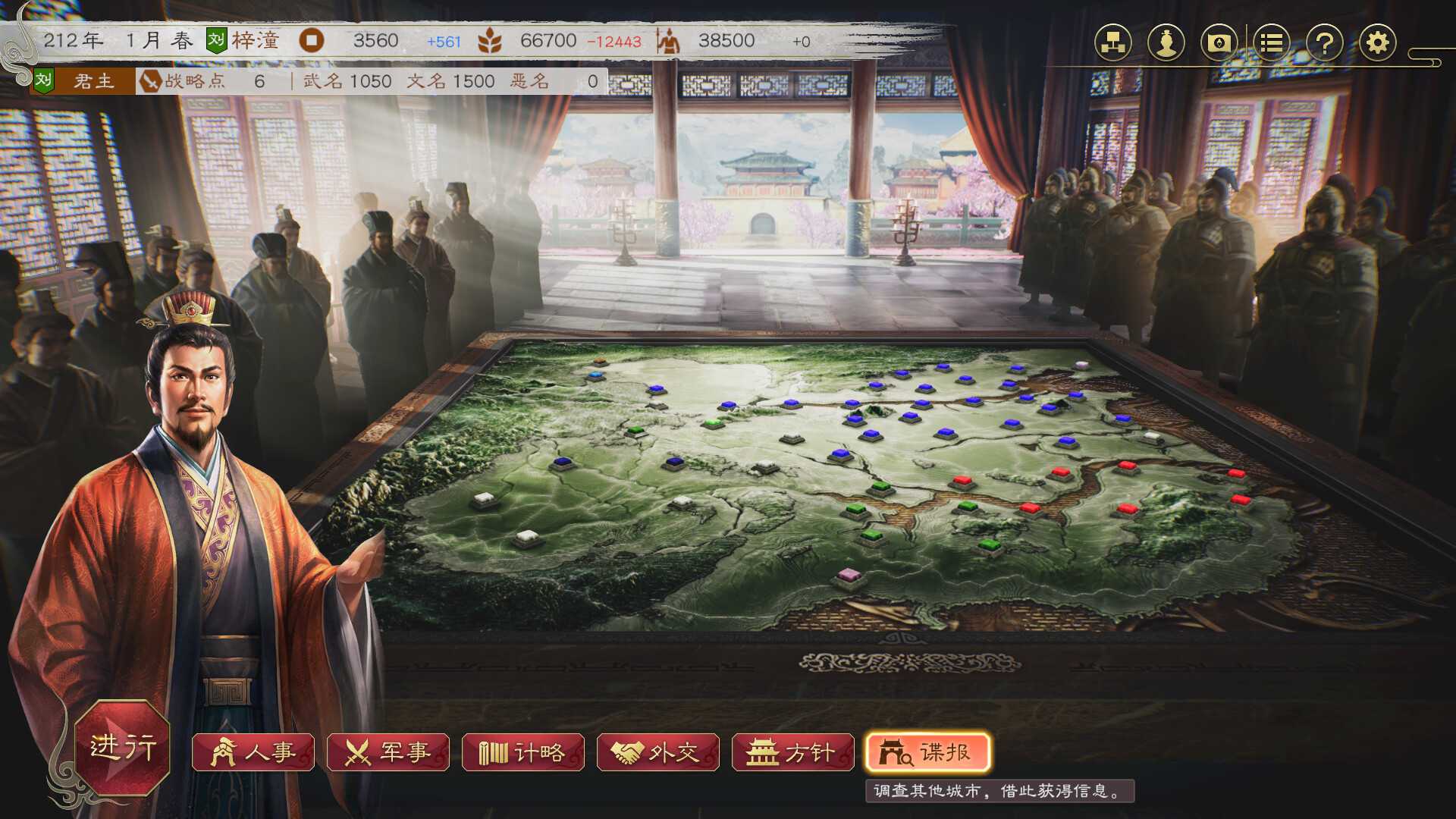Open the help panel via question mark icon
1456x819 pixels.
(1325, 43)
